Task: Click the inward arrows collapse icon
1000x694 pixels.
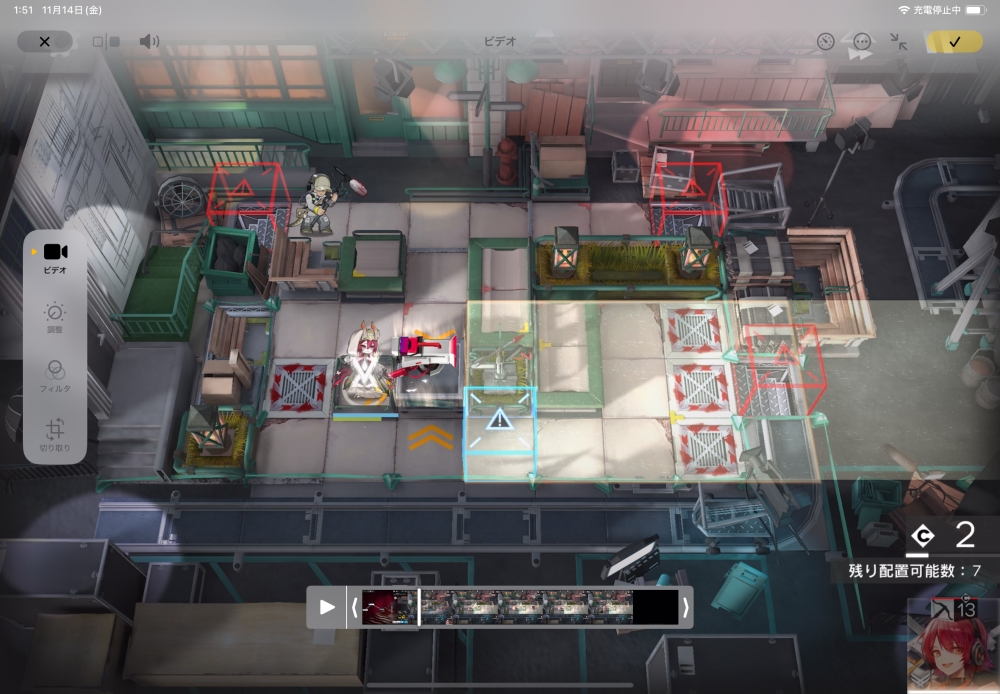Action: (898, 42)
